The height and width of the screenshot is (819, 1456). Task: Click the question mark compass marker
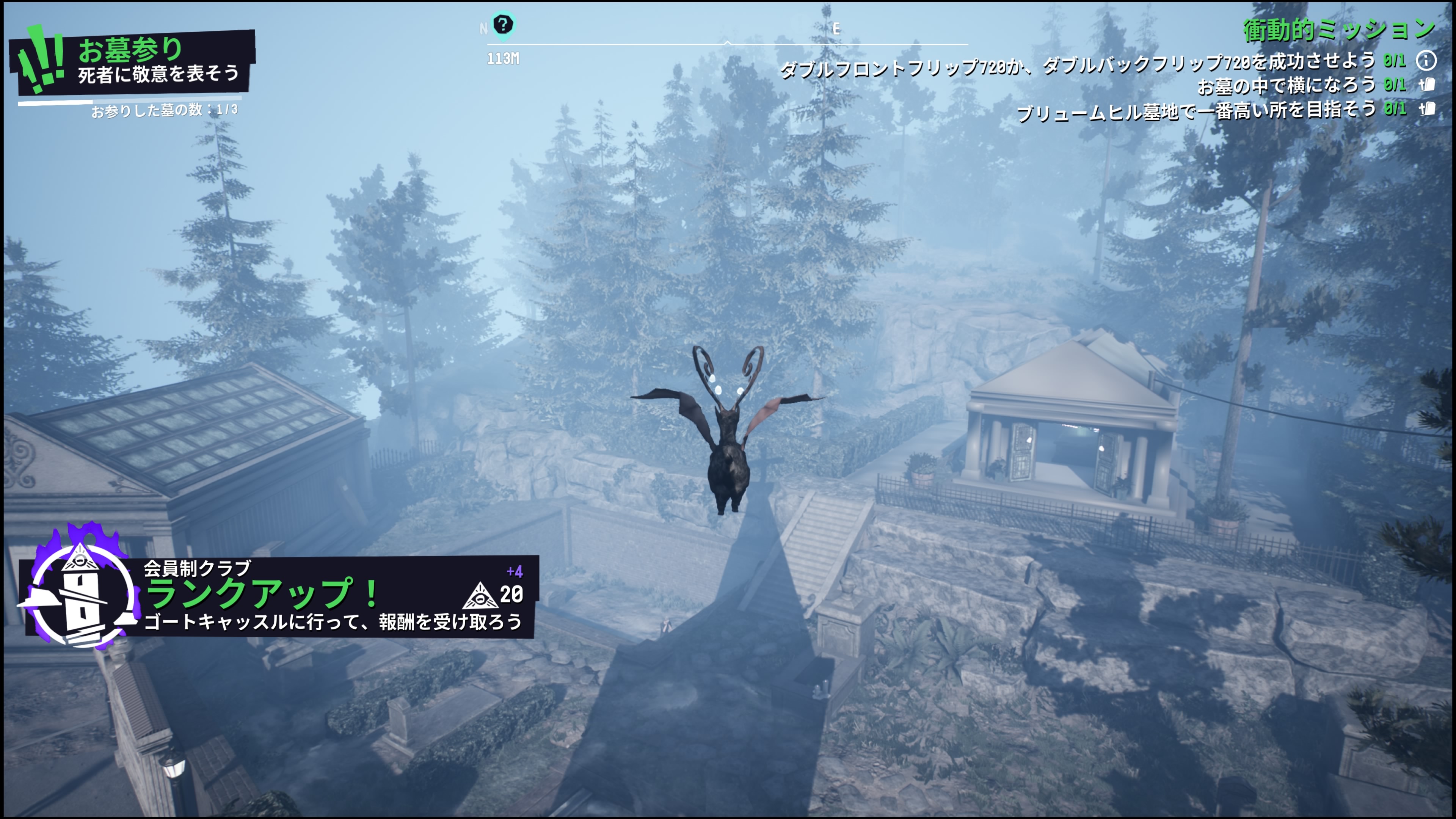click(502, 25)
